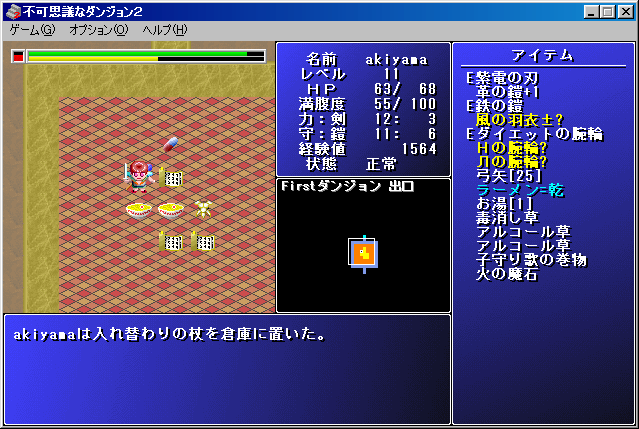The width and height of the screenshot is (639, 429).
Task: Open the ヘルプ(H) menu
Action: coord(164,30)
